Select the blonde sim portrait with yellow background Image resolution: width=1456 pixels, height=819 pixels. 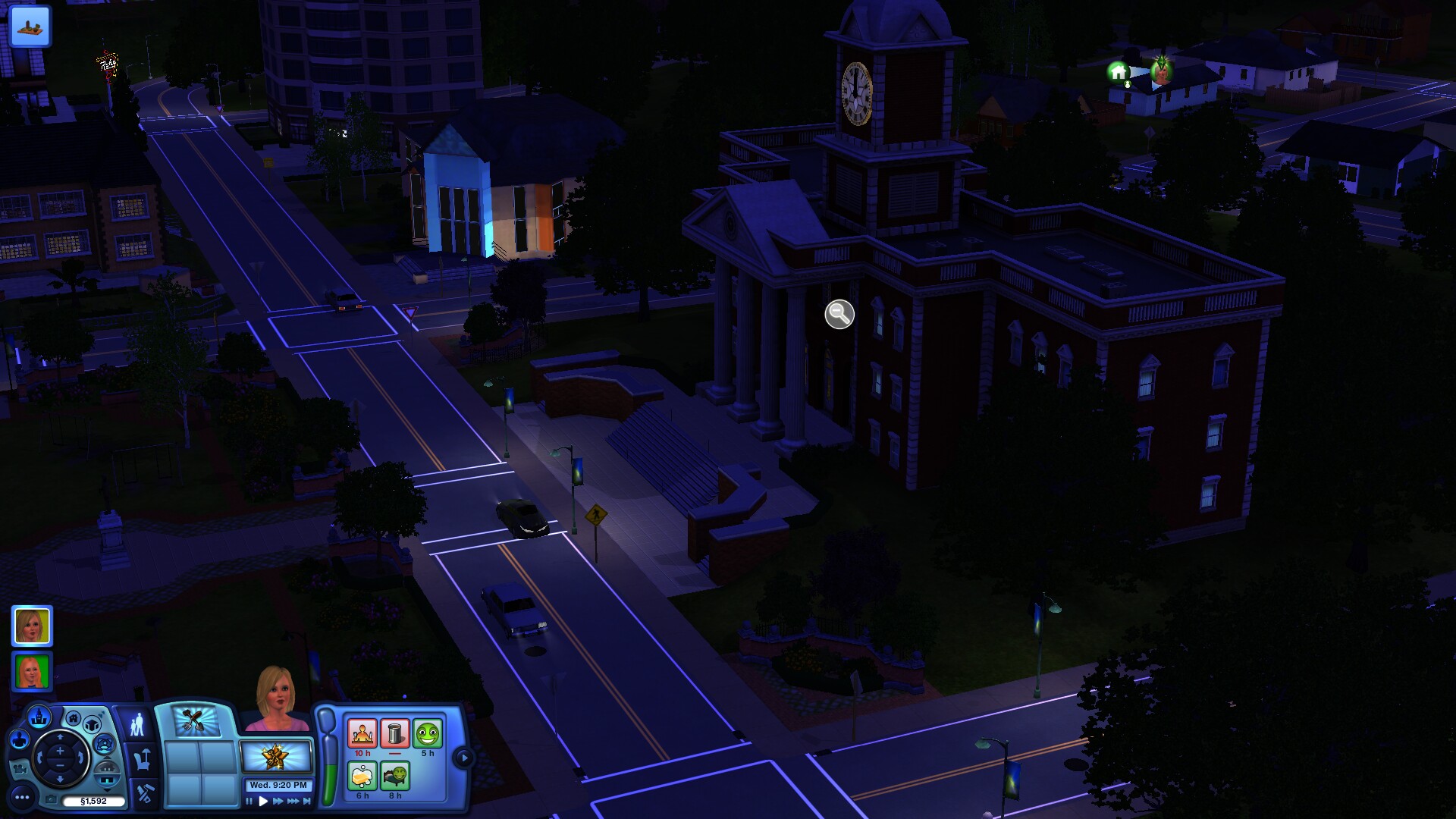pyautogui.click(x=32, y=626)
